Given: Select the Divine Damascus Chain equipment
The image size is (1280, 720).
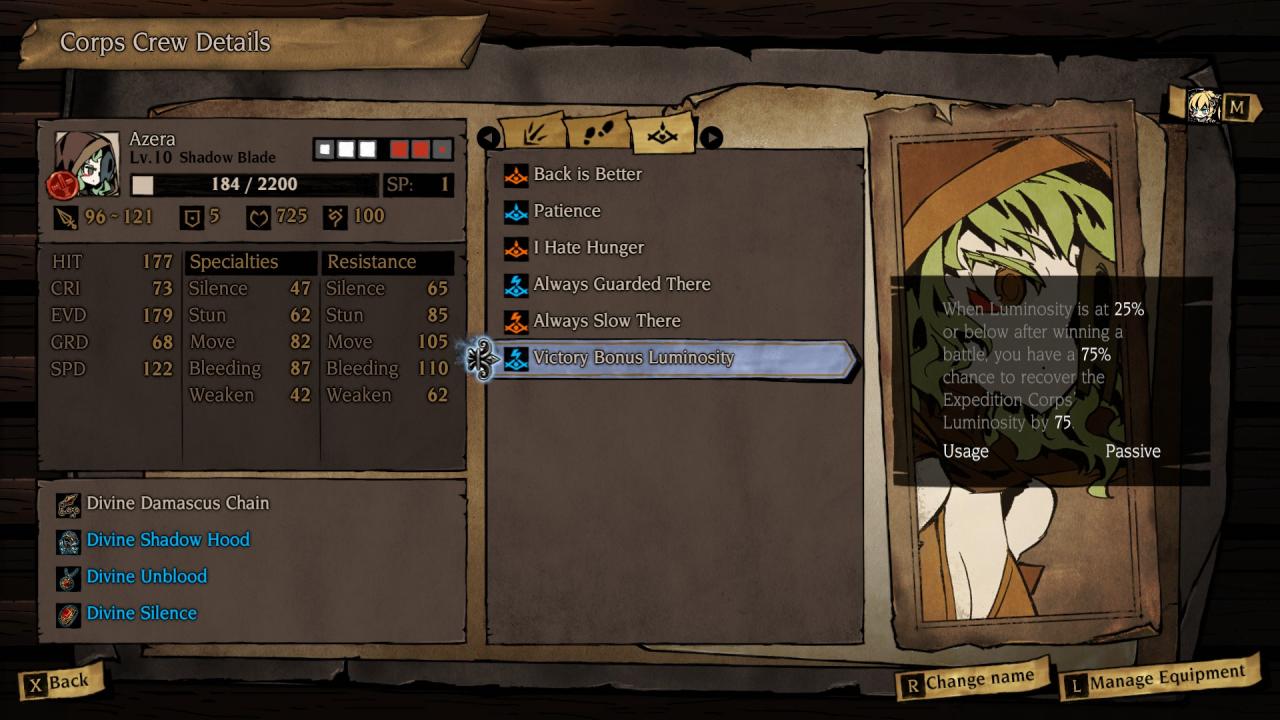Looking at the screenshot, I should point(177,503).
